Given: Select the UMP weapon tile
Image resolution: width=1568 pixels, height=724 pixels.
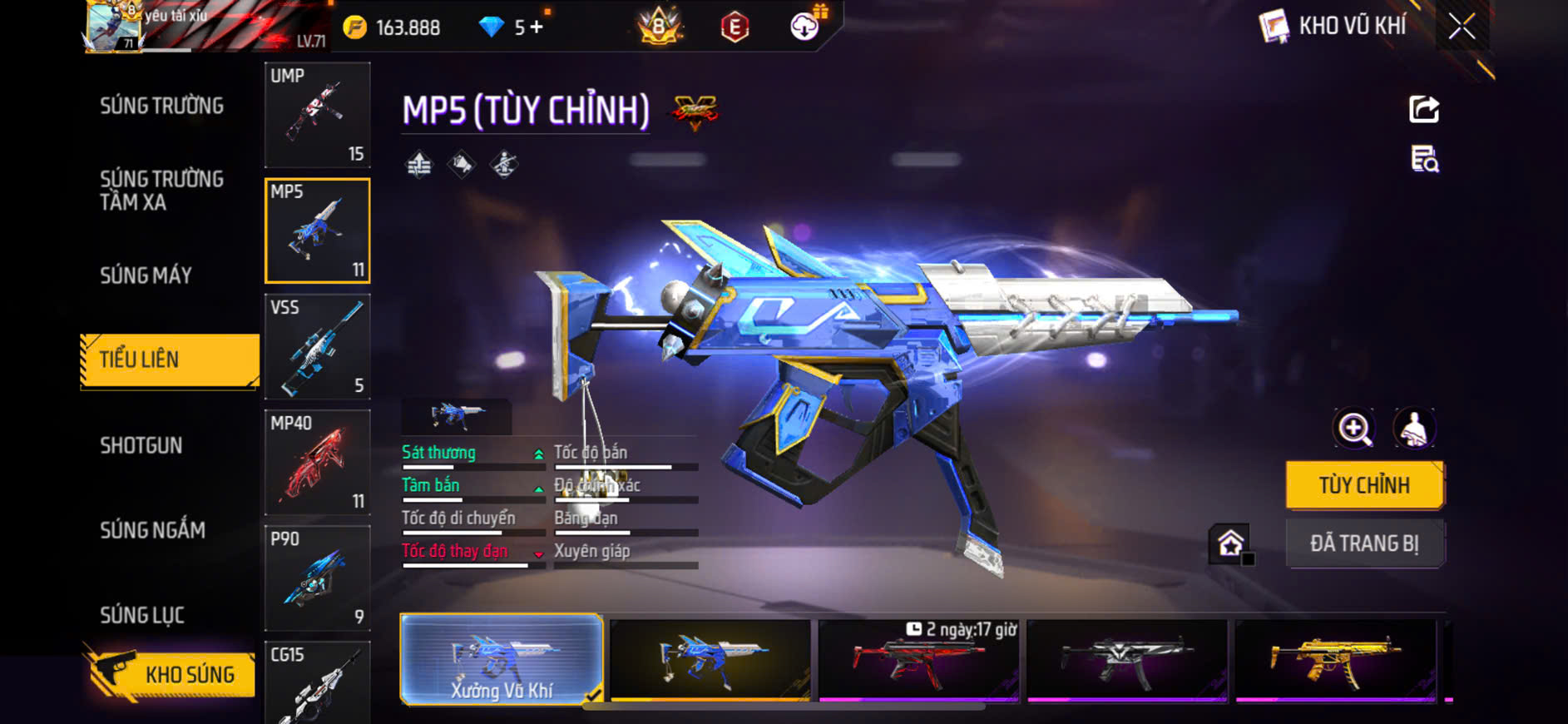Looking at the screenshot, I should point(317,115).
